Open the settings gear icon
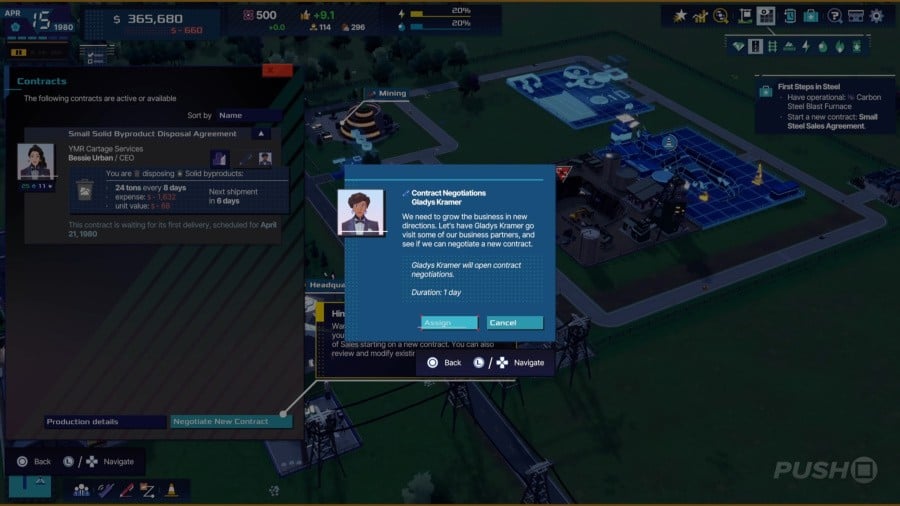Viewport: 900px width, 506px height. point(877,16)
